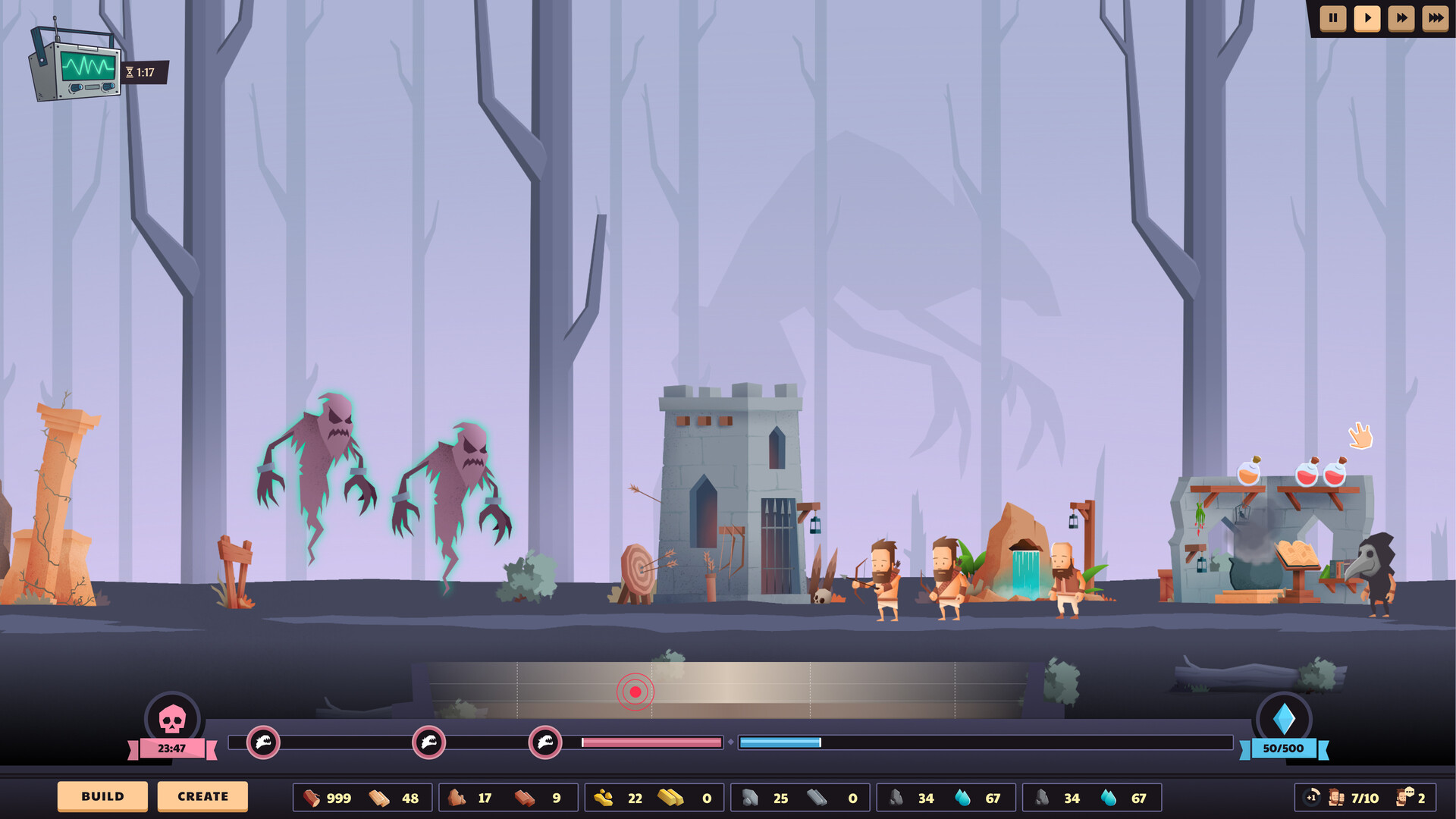1456x819 pixels.
Task: Click the blue crystal icon
Action: 1283,718
